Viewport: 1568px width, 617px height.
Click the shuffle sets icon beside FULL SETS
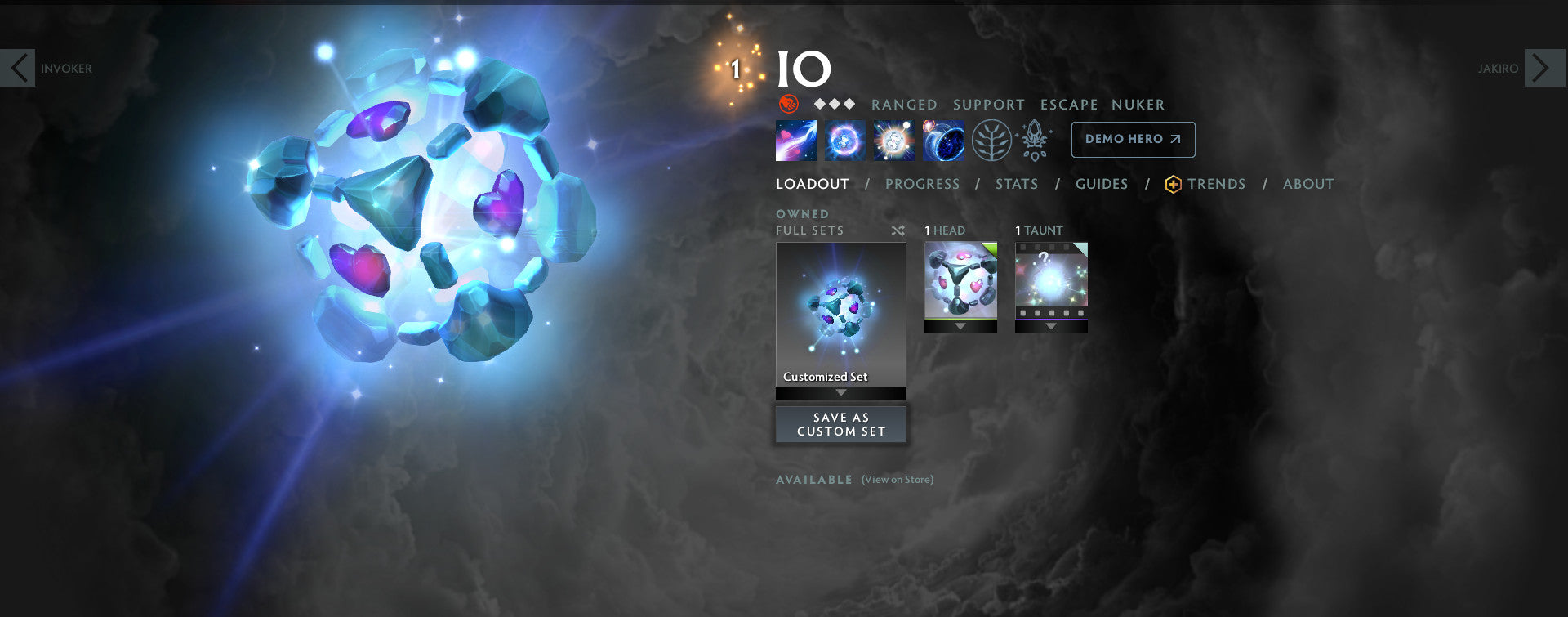coord(898,230)
